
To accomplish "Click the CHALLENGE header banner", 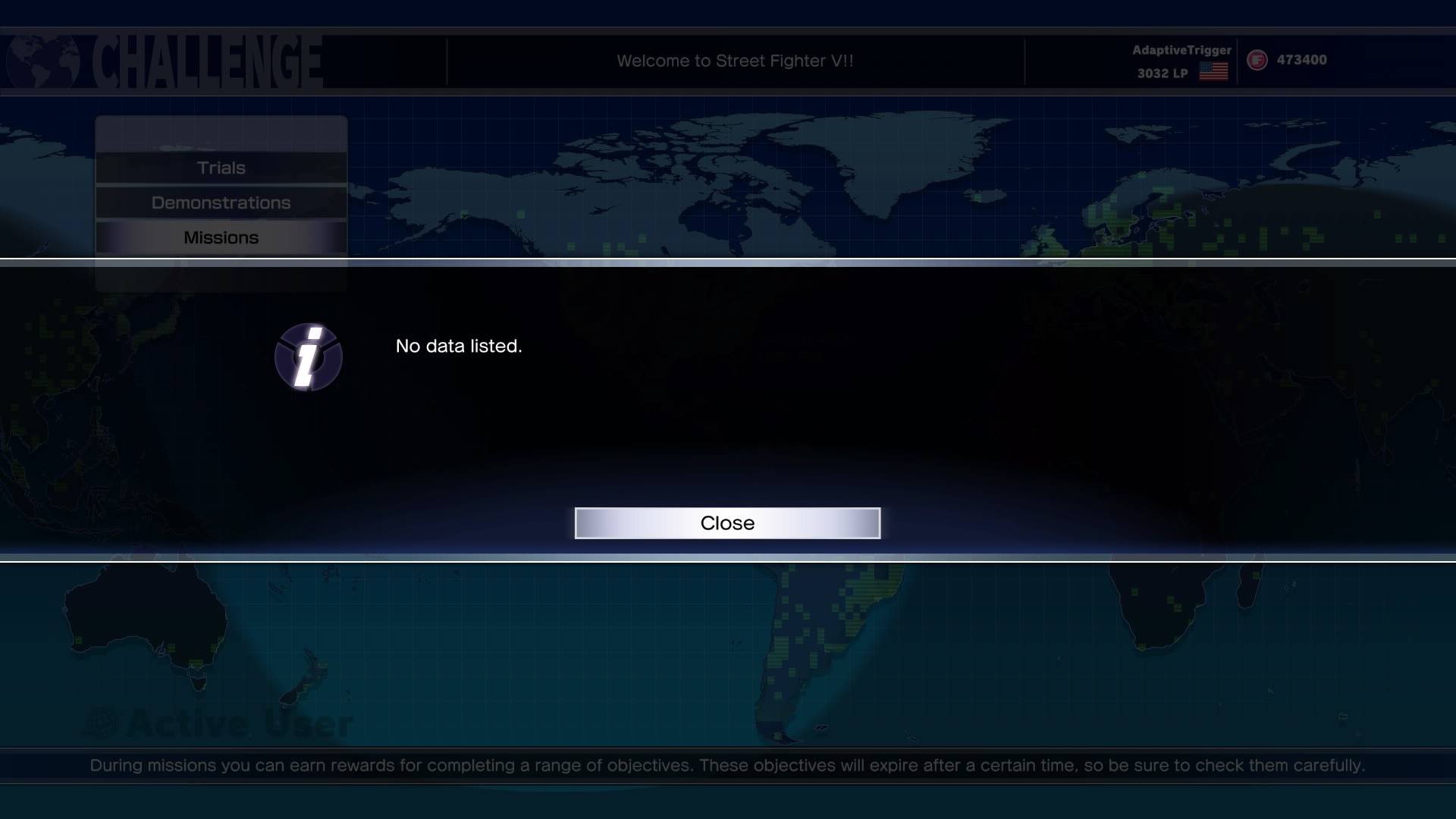I will 205,61.
